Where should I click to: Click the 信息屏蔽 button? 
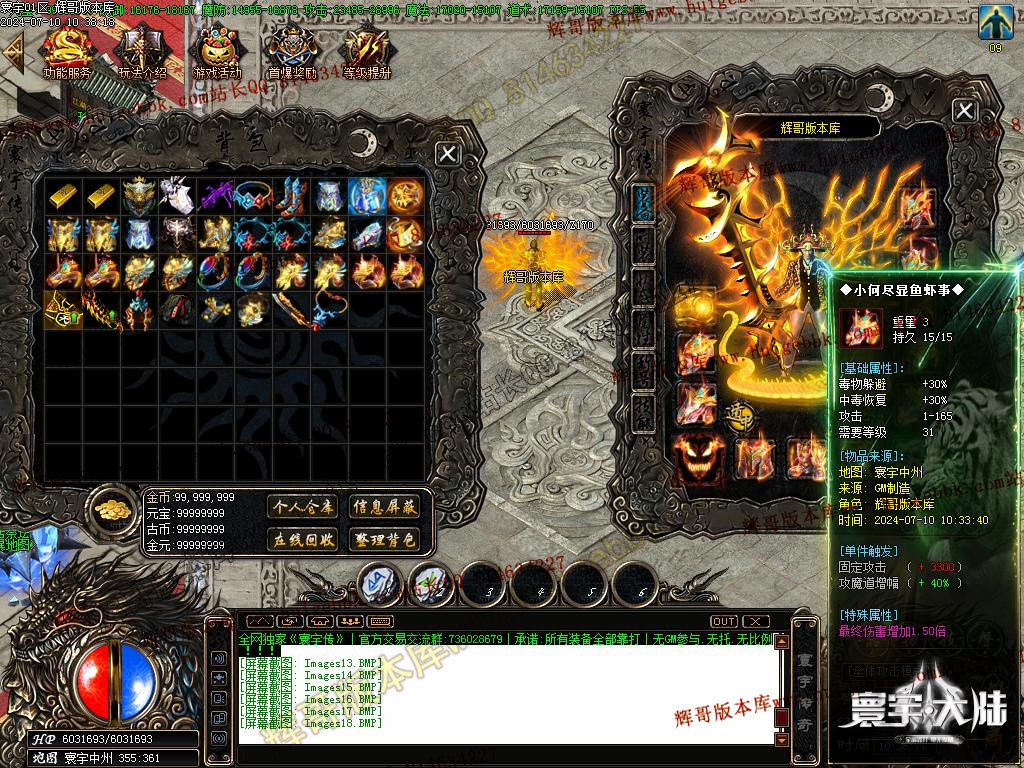click(384, 507)
